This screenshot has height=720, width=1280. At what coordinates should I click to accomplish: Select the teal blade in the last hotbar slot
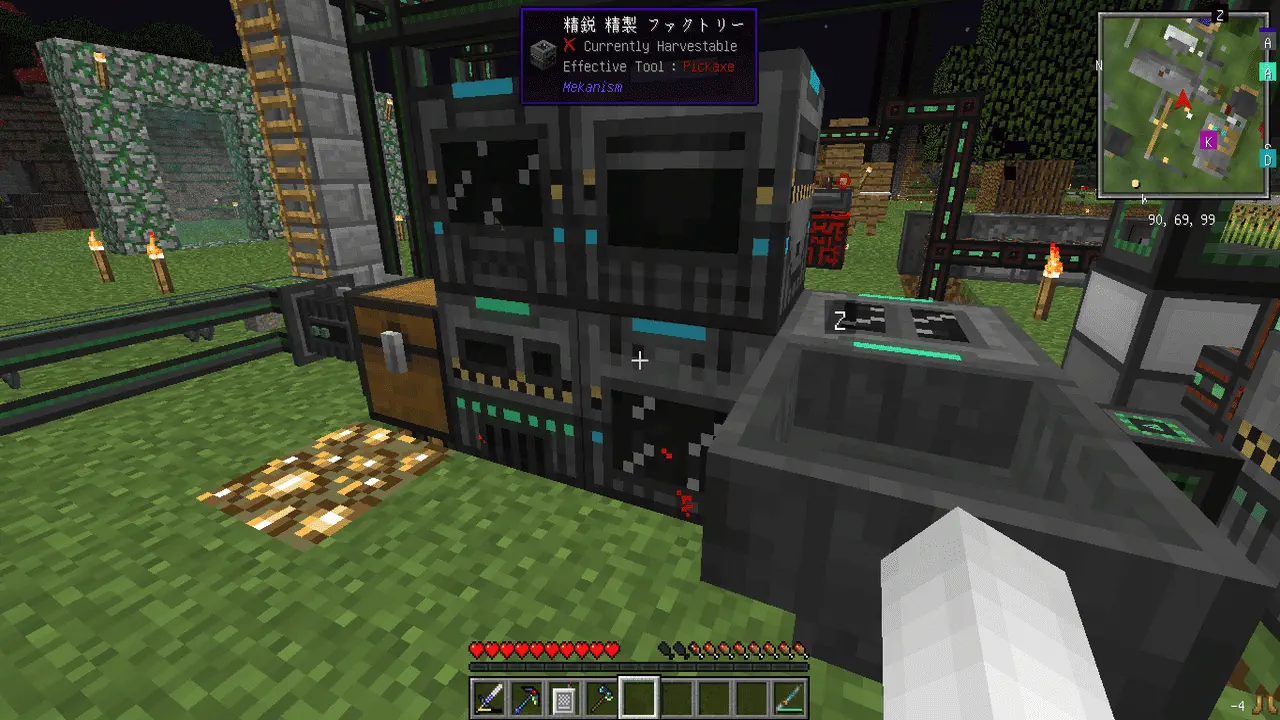[786, 697]
